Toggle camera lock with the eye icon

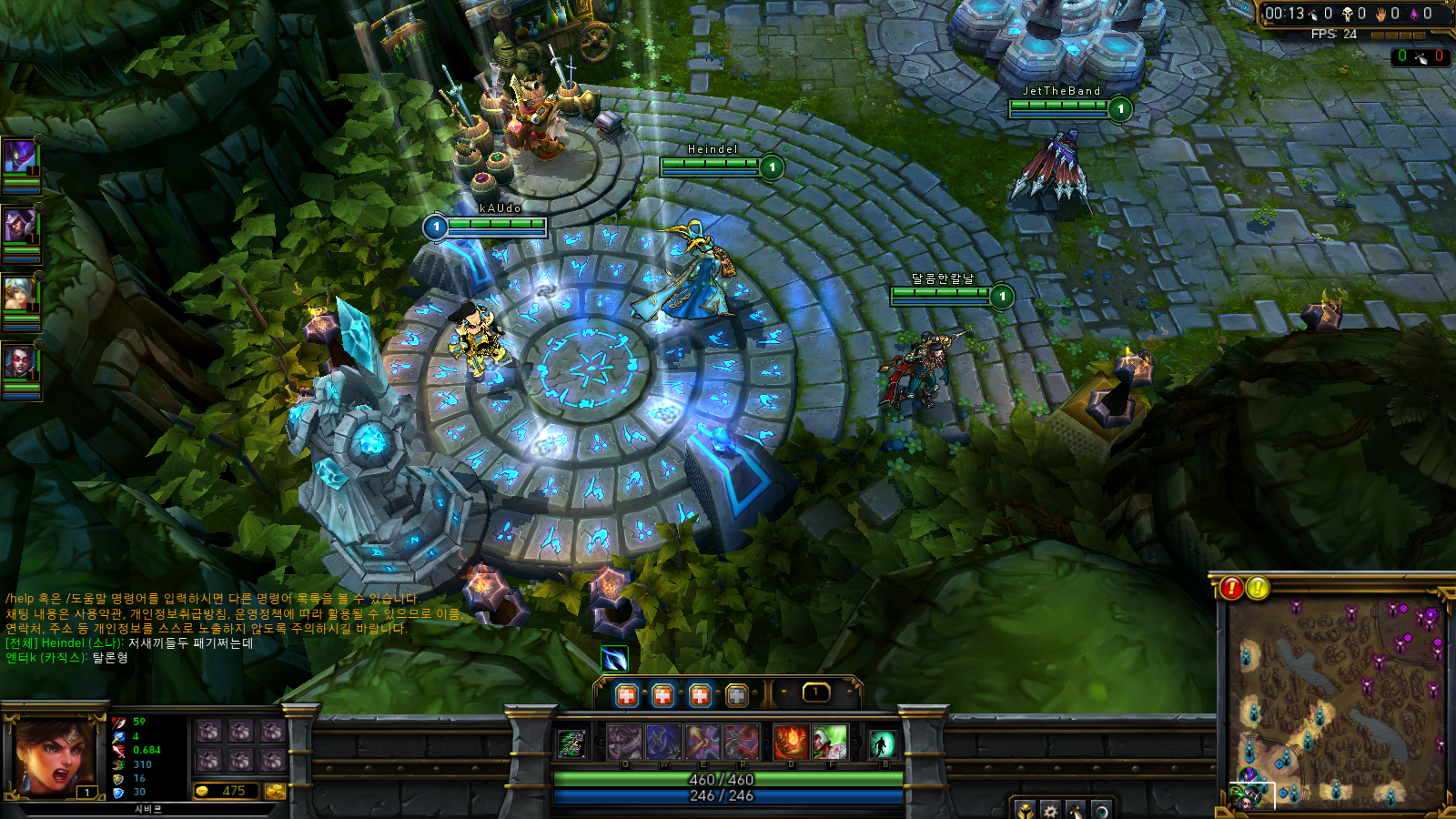point(1103,812)
